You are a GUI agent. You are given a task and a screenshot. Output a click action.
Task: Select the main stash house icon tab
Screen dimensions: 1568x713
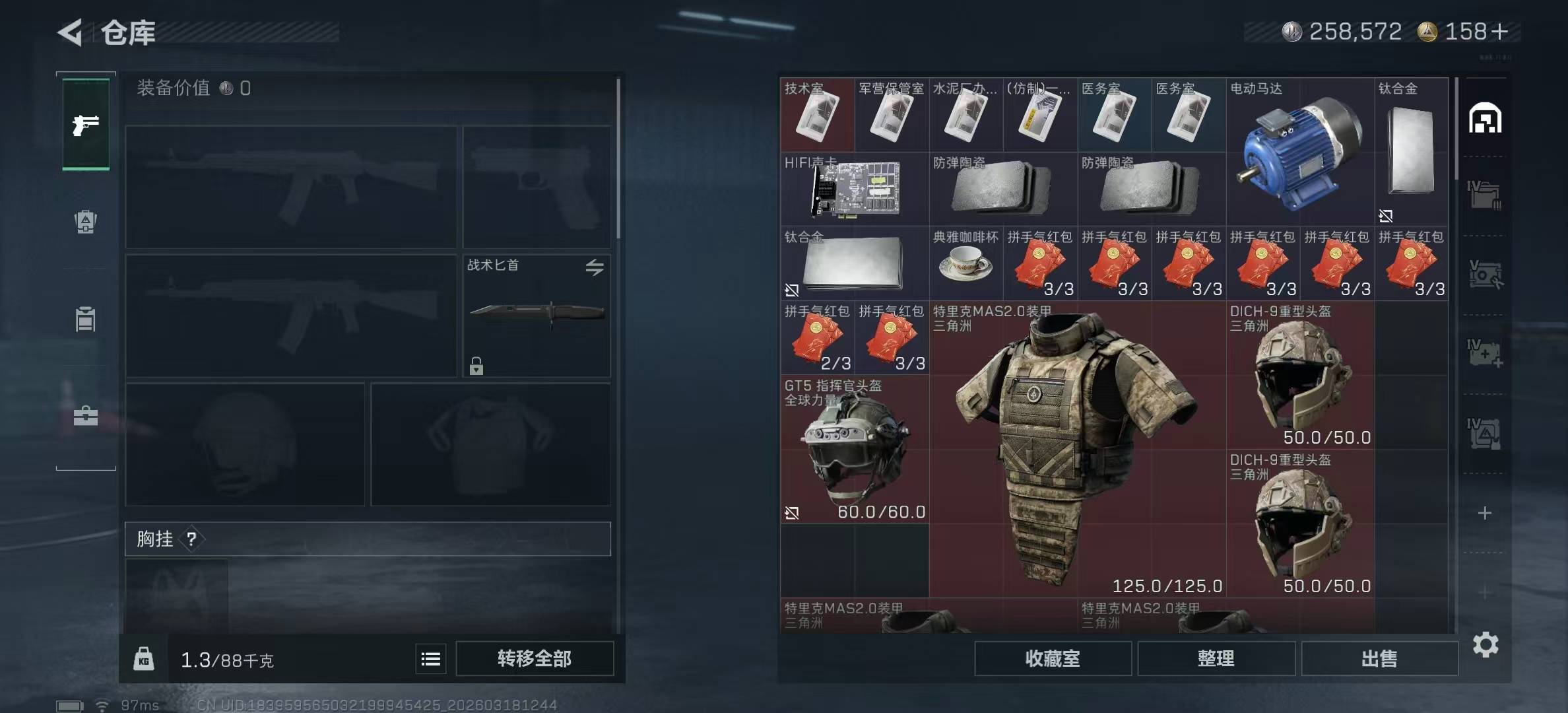[1485, 119]
